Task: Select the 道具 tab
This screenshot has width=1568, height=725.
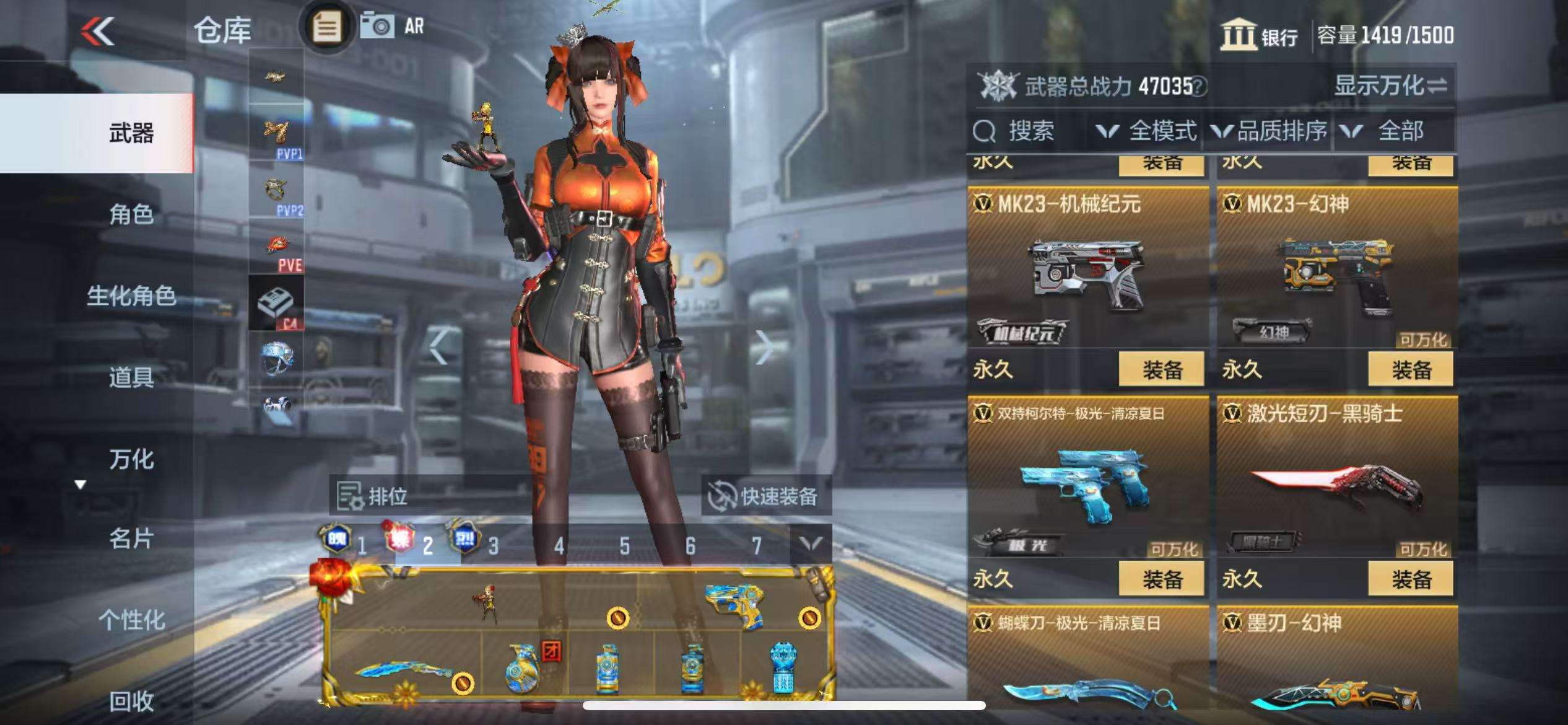Action: pyautogui.click(x=131, y=377)
